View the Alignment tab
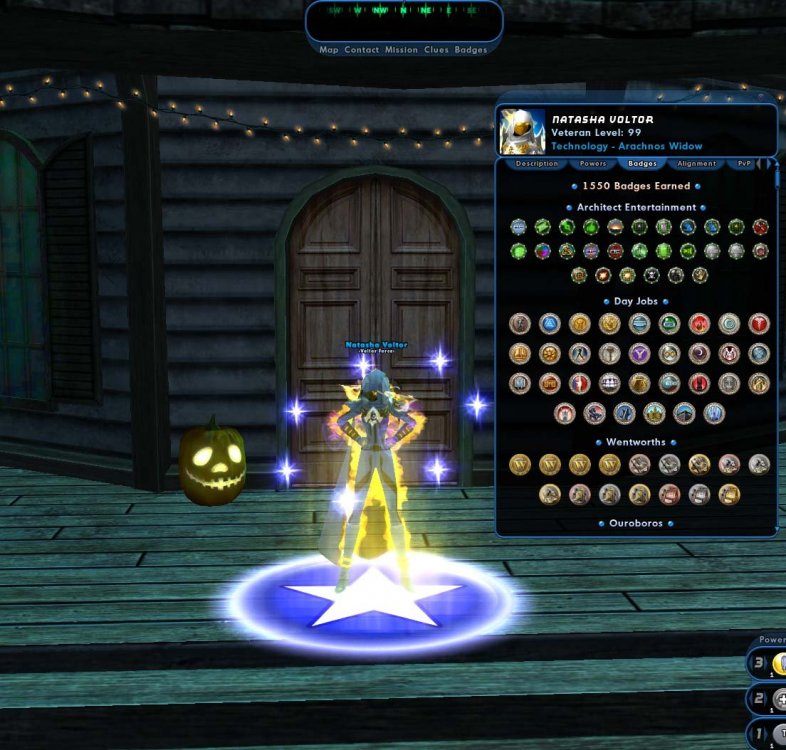This screenshot has height=750, width=786. coord(696,164)
